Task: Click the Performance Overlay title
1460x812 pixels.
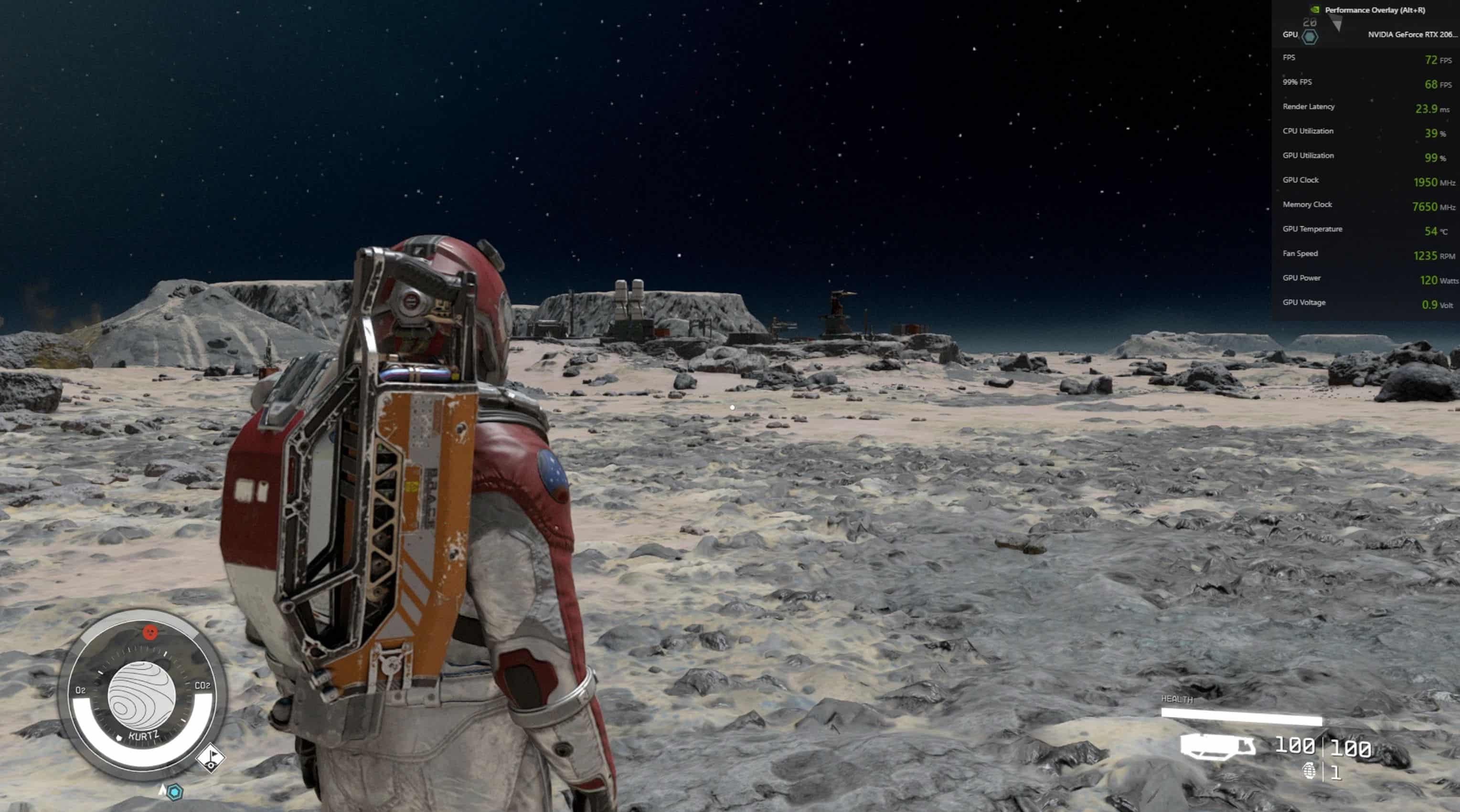Action: click(x=1375, y=10)
